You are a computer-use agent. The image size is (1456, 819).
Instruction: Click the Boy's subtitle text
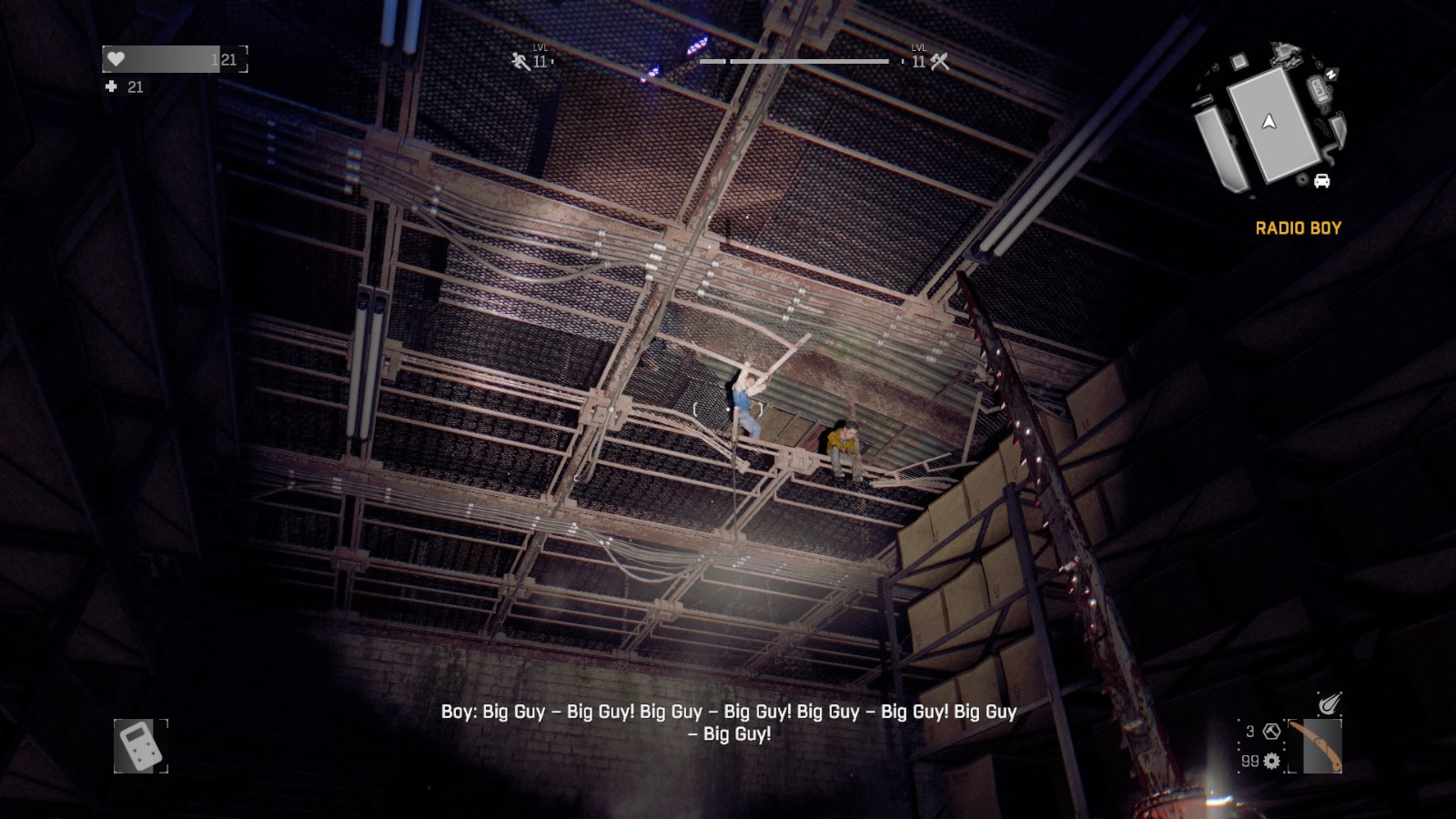[728, 723]
